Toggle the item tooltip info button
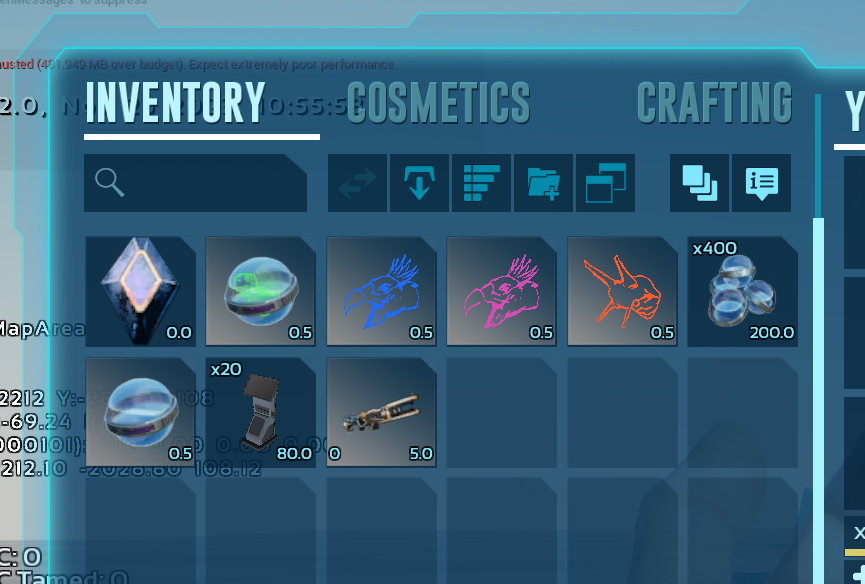The width and height of the screenshot is (865, 584). point(761,183)
